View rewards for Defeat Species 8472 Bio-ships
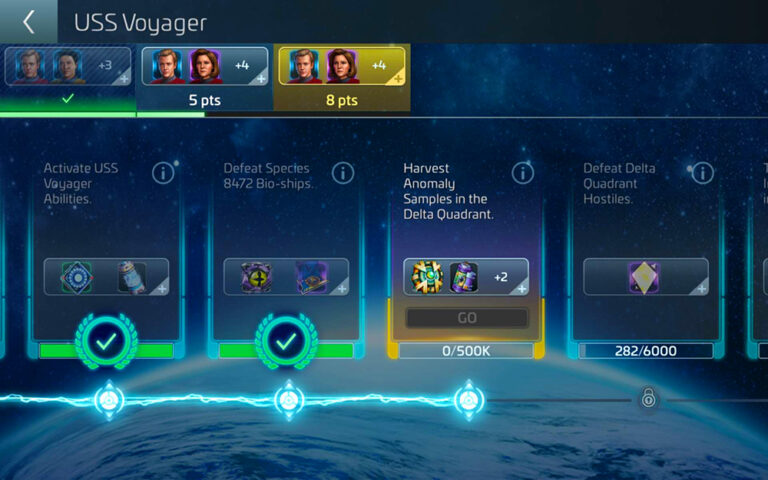 (286, 277)
